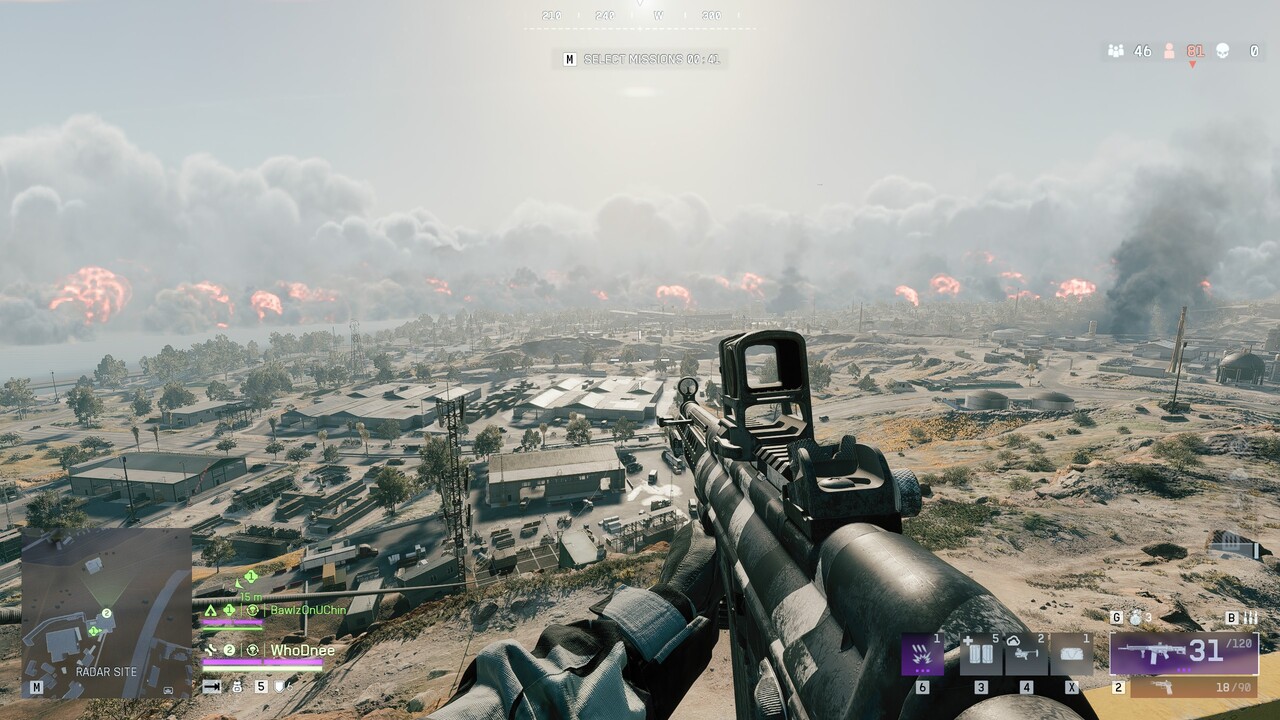Click WhoDnee's purple health bar
Screen dimensions: 1280x720
coord(262,661)
